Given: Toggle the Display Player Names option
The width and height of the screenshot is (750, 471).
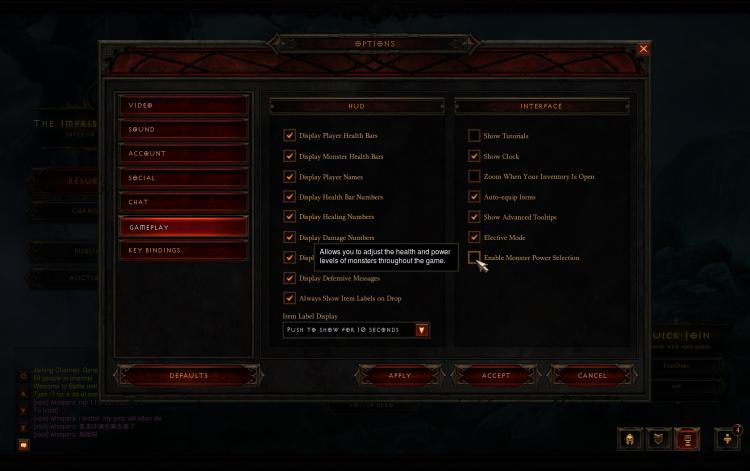Looking at the screenshot, I should (289, 176).
